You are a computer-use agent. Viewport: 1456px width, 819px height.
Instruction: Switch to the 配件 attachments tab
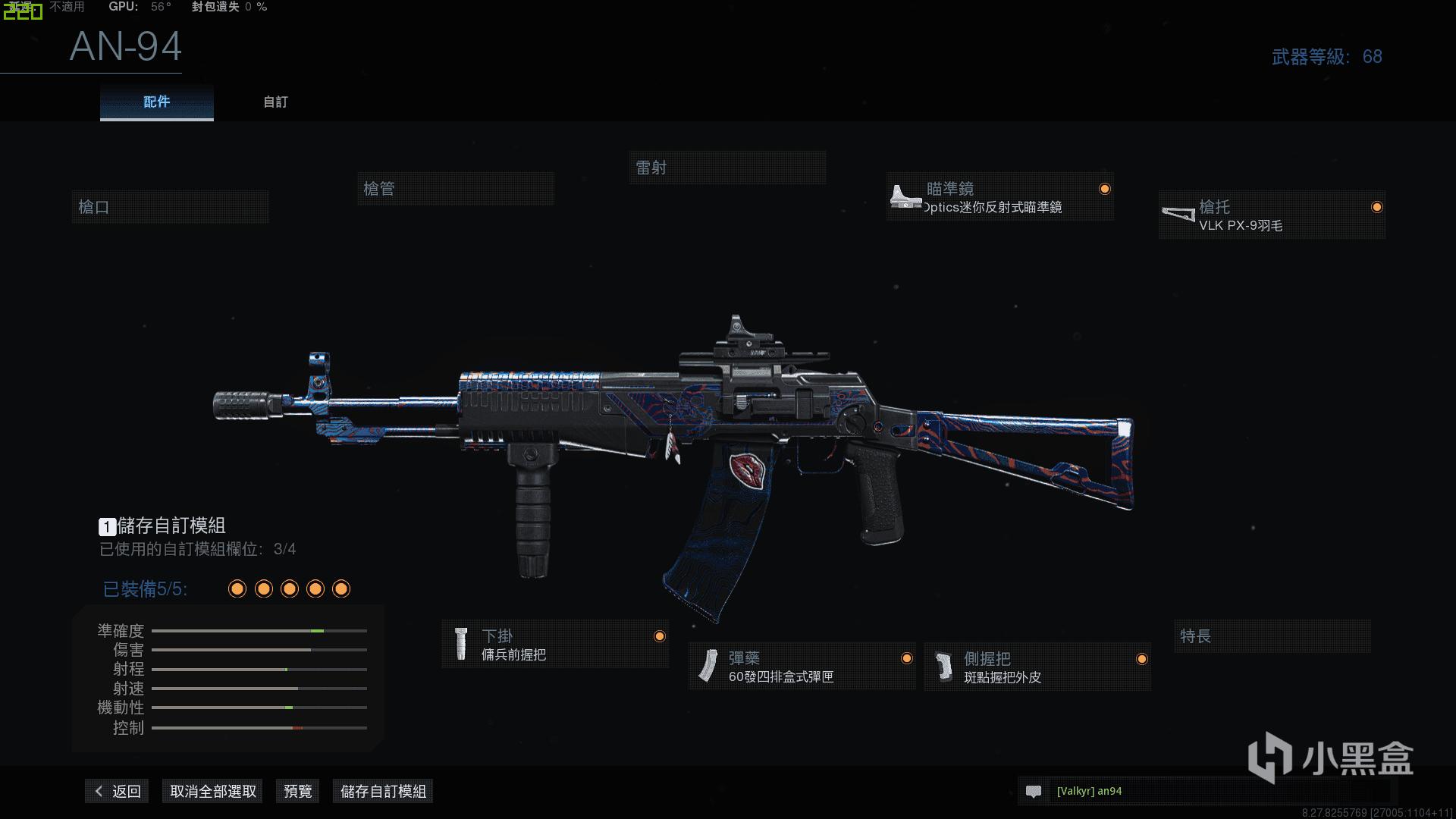tap(156, 102)
